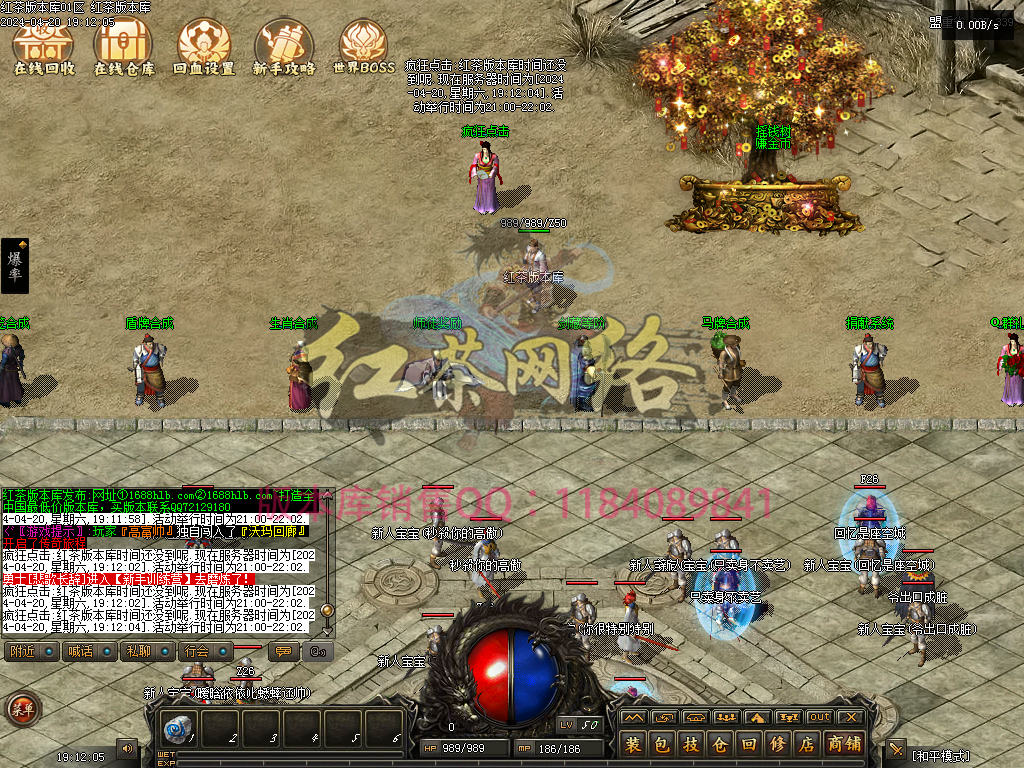Viewport: 1024px width, 768px height.
Task: Open the 新手攻略 beginner guide scroll
Action: (283, 47)
